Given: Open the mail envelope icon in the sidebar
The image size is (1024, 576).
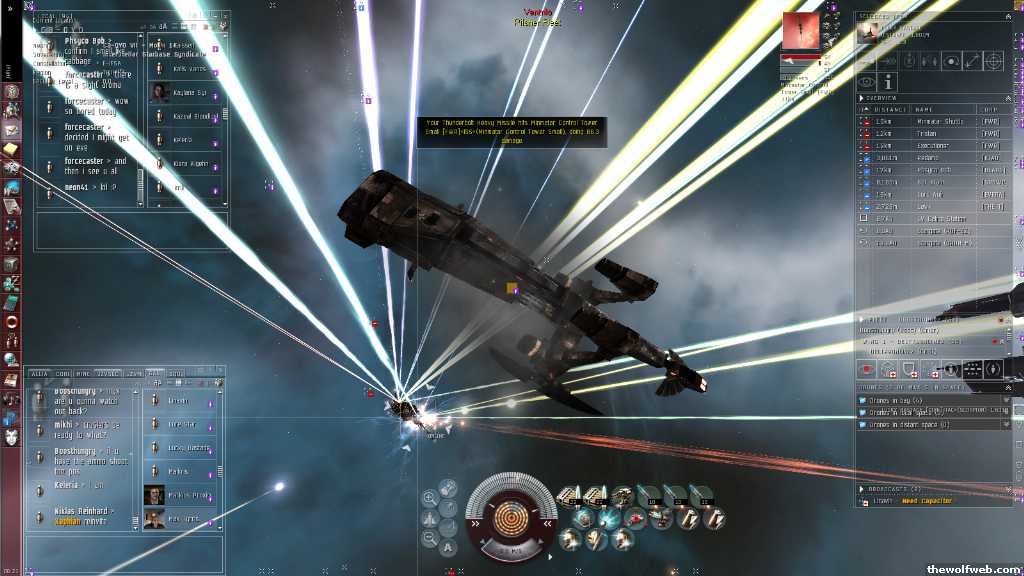Looking at the screenshot, I should point(11,130).
